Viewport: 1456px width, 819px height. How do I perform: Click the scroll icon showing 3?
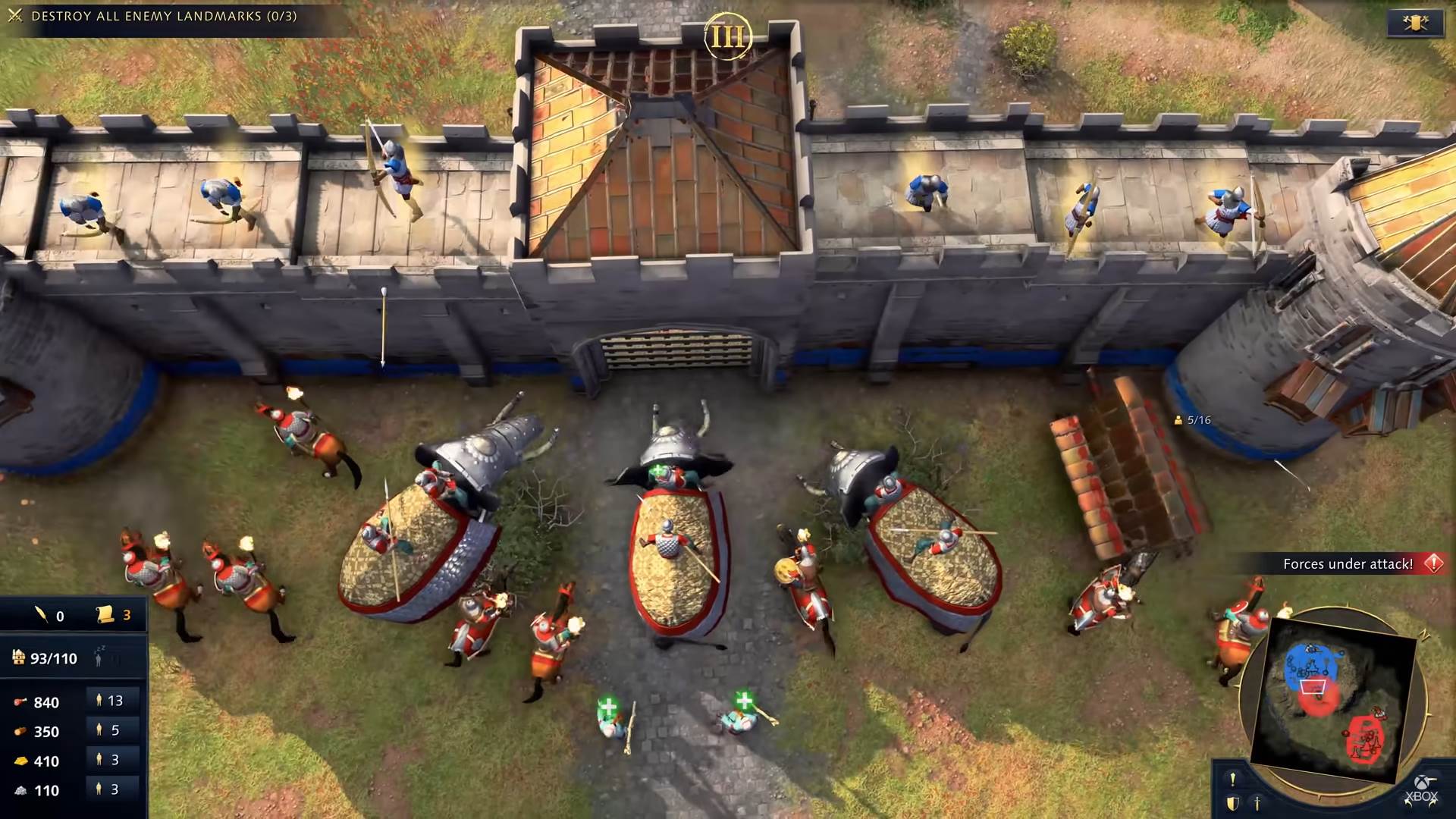[105, 614]
